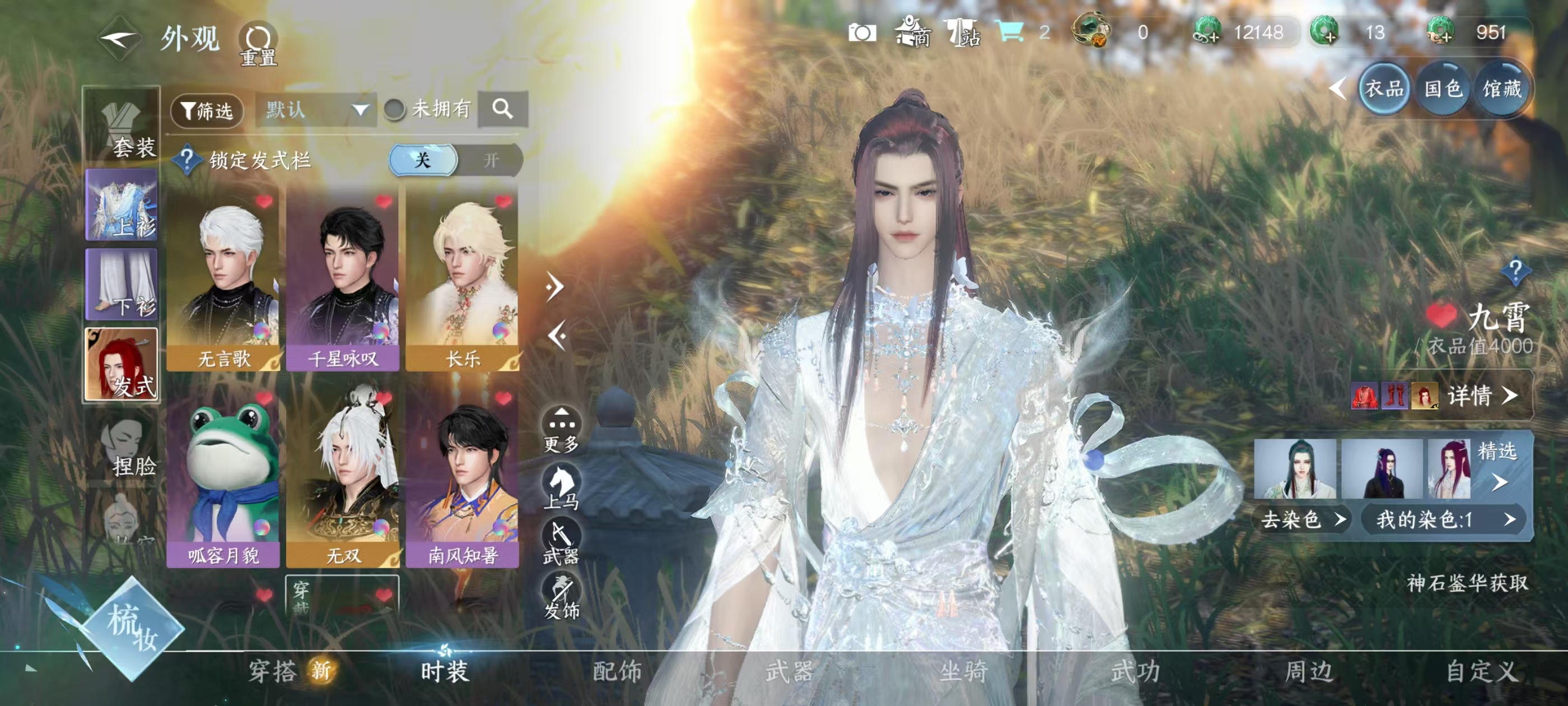Viewport: 1568px width, 706px height.
Task: Open the 上衫 upper garment category
Action: 122,205
